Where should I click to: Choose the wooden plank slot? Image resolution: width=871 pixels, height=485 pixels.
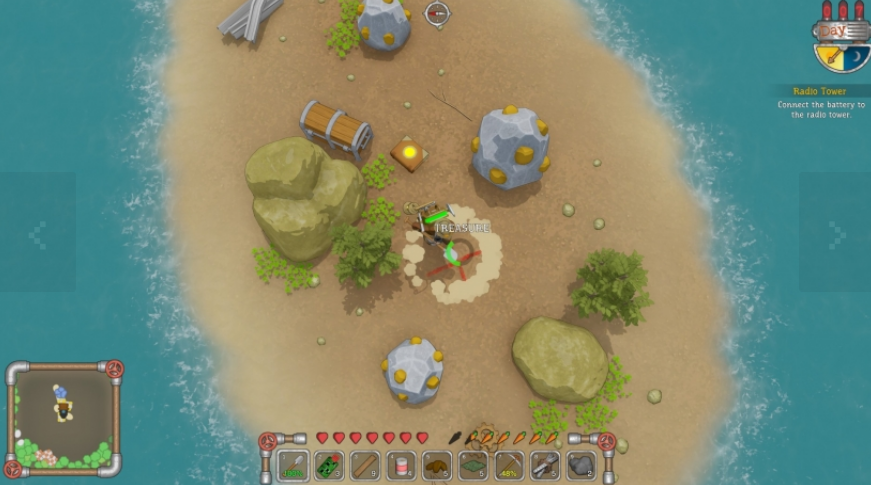(x=364, y=465)
